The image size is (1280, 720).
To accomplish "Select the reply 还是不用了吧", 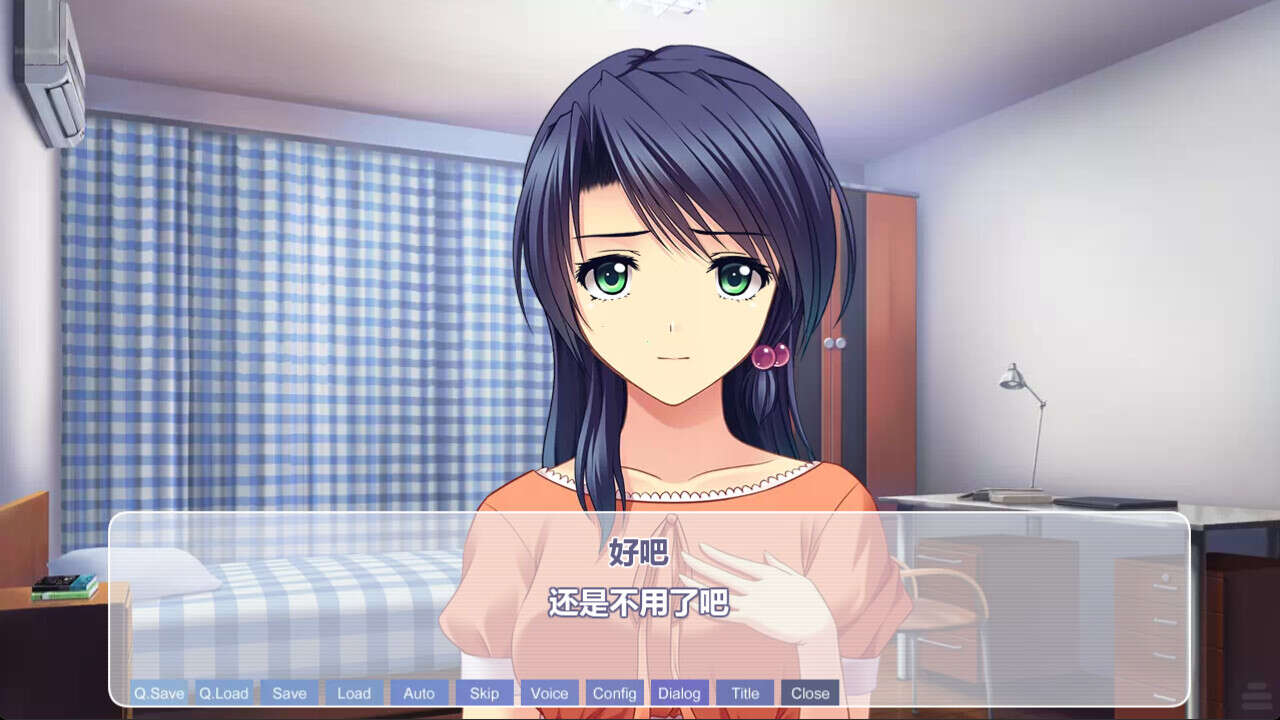I will coord(638,603).
